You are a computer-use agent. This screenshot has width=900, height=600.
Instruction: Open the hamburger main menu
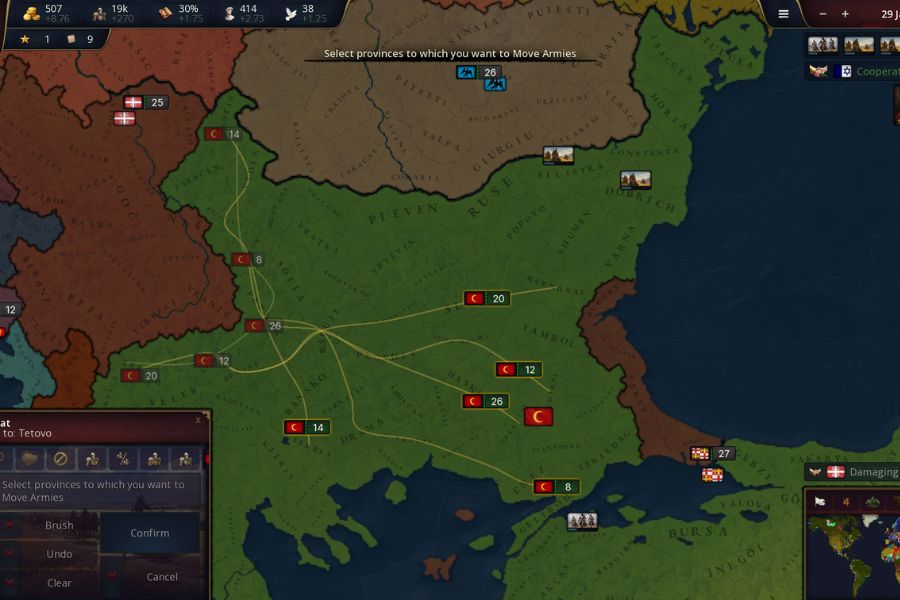(783, 14)
